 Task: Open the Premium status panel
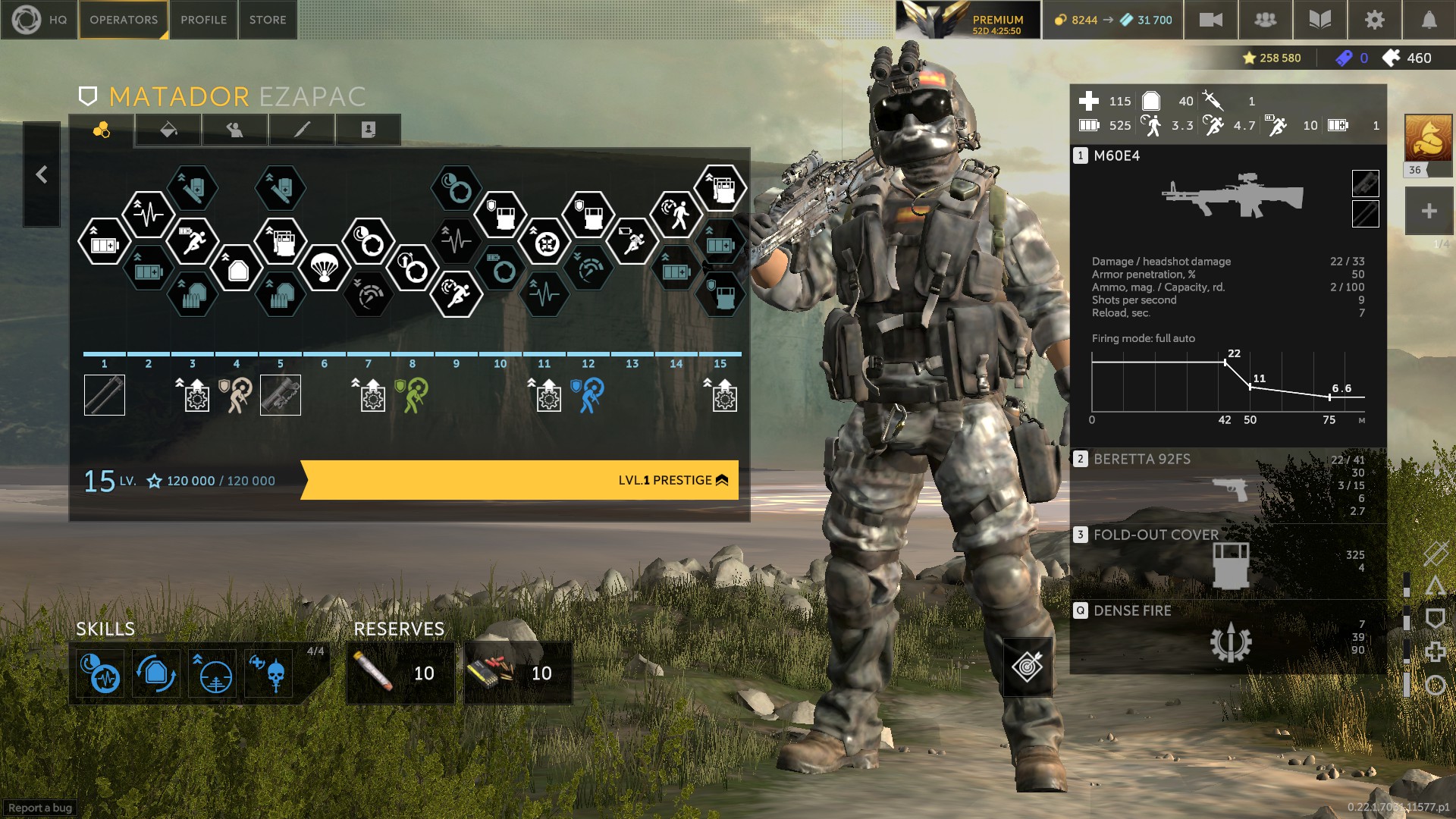point(968,20)
